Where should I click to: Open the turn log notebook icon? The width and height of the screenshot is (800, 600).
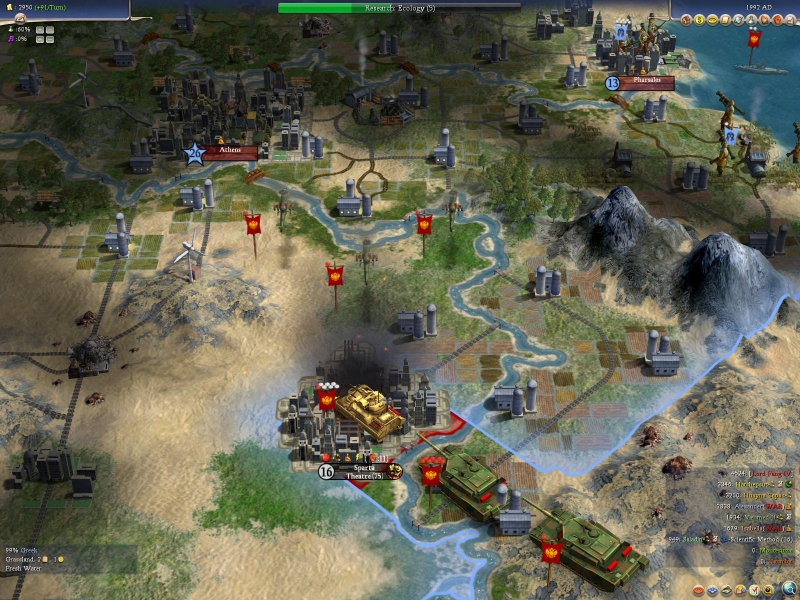click(791, 20)
